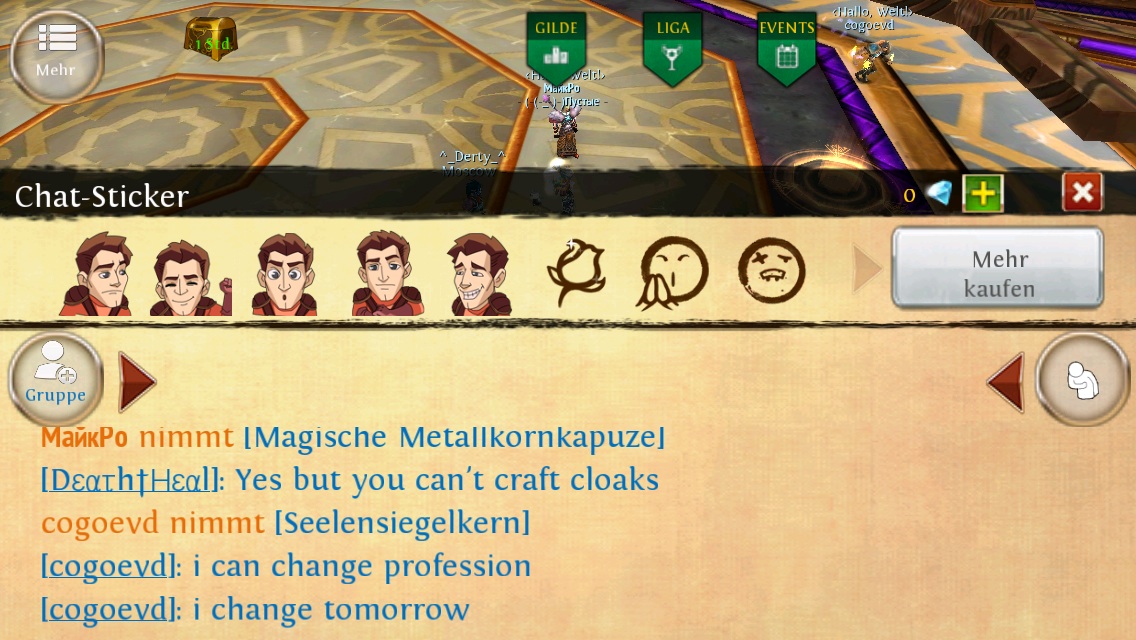Click the red left arrow above the chat
The width and height of the screenshot is (1136, 640).
pos(1006,381)
